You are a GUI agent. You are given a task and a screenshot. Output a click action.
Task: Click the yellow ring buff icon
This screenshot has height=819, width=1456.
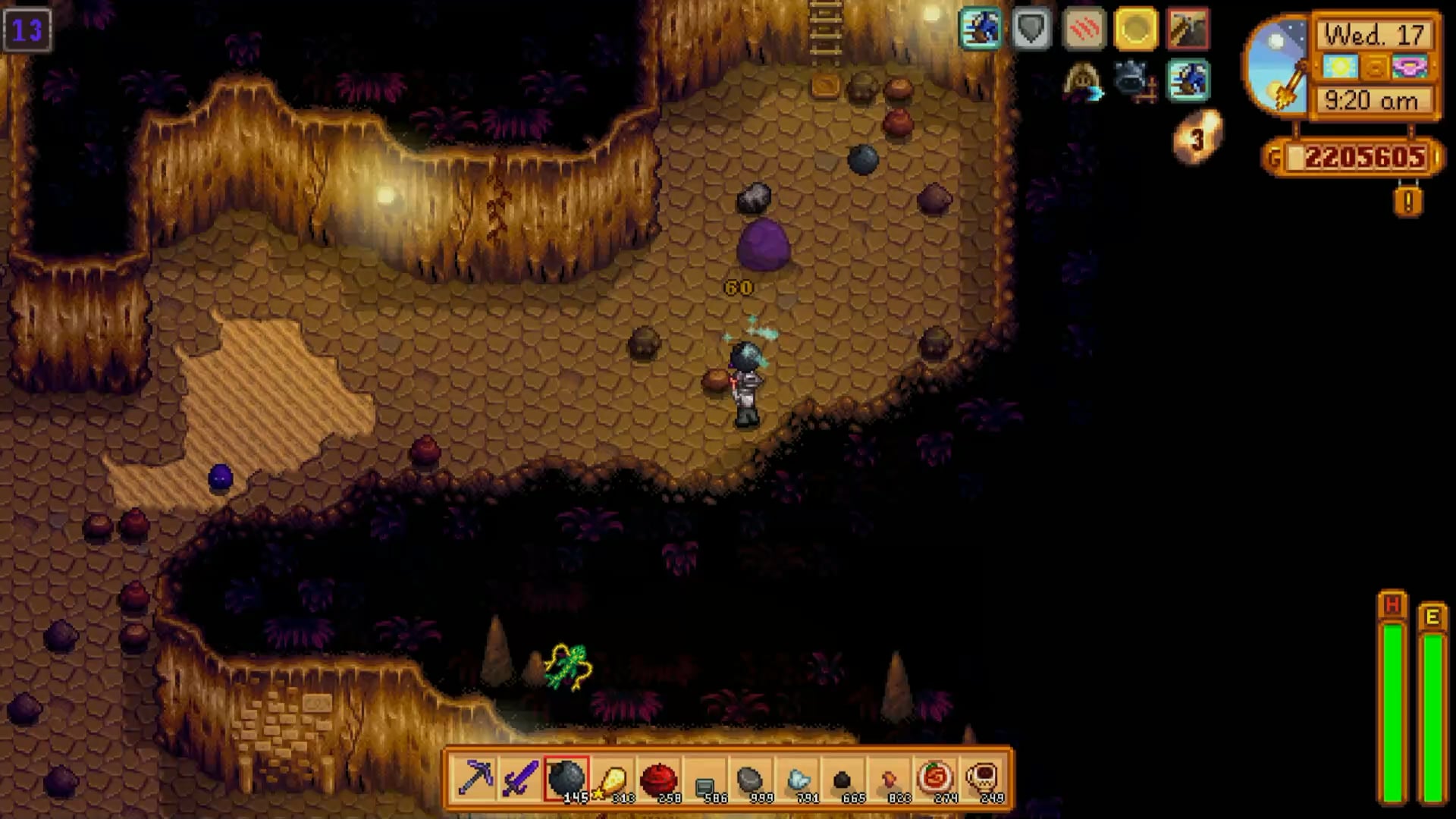click(x=1136, y=29)
